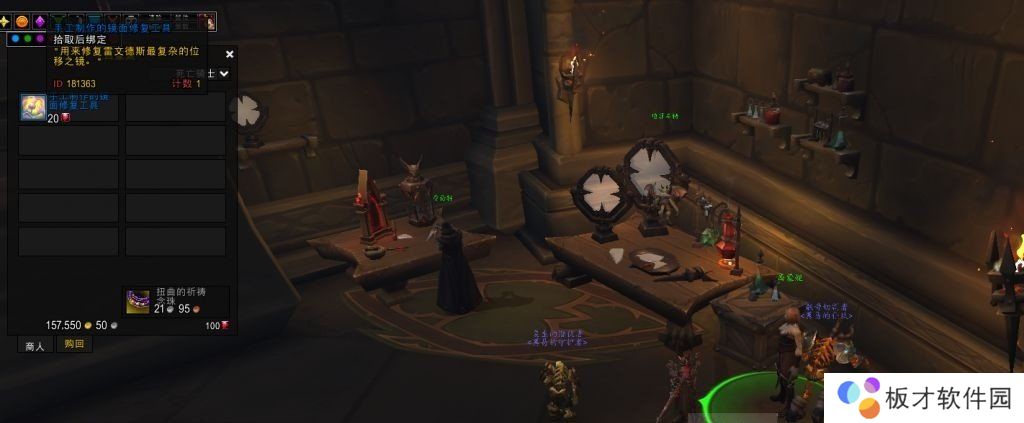
Task: Open the 购回 buyback tab
Action: pos(74,344)
